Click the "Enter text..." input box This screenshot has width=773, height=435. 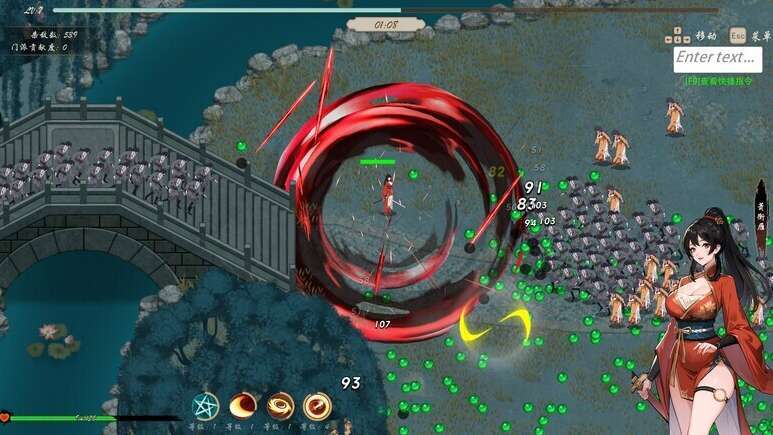(x=716, y=58)
